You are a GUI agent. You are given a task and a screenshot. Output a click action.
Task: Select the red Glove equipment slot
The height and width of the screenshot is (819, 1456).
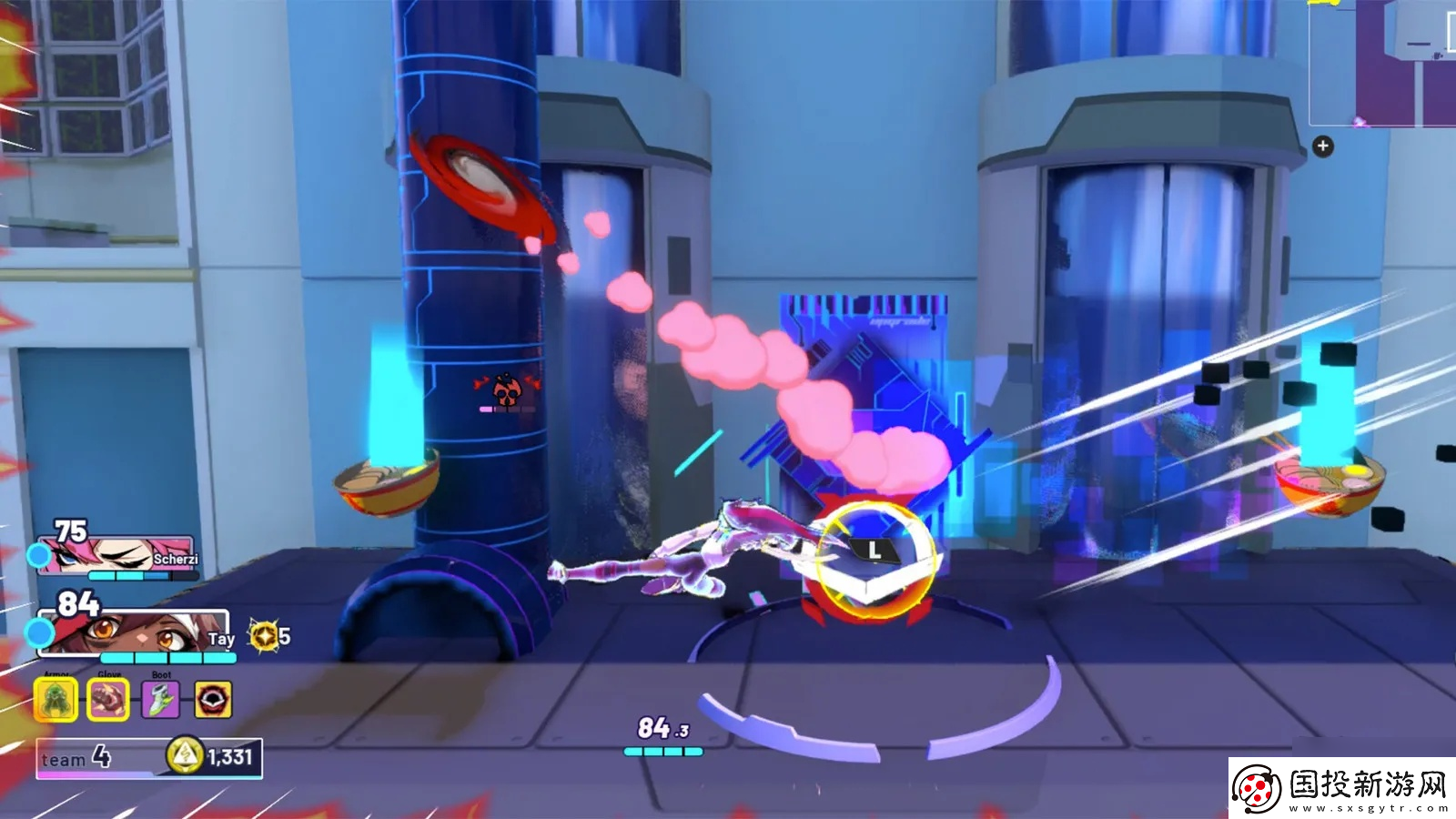(x=107, y=700)
